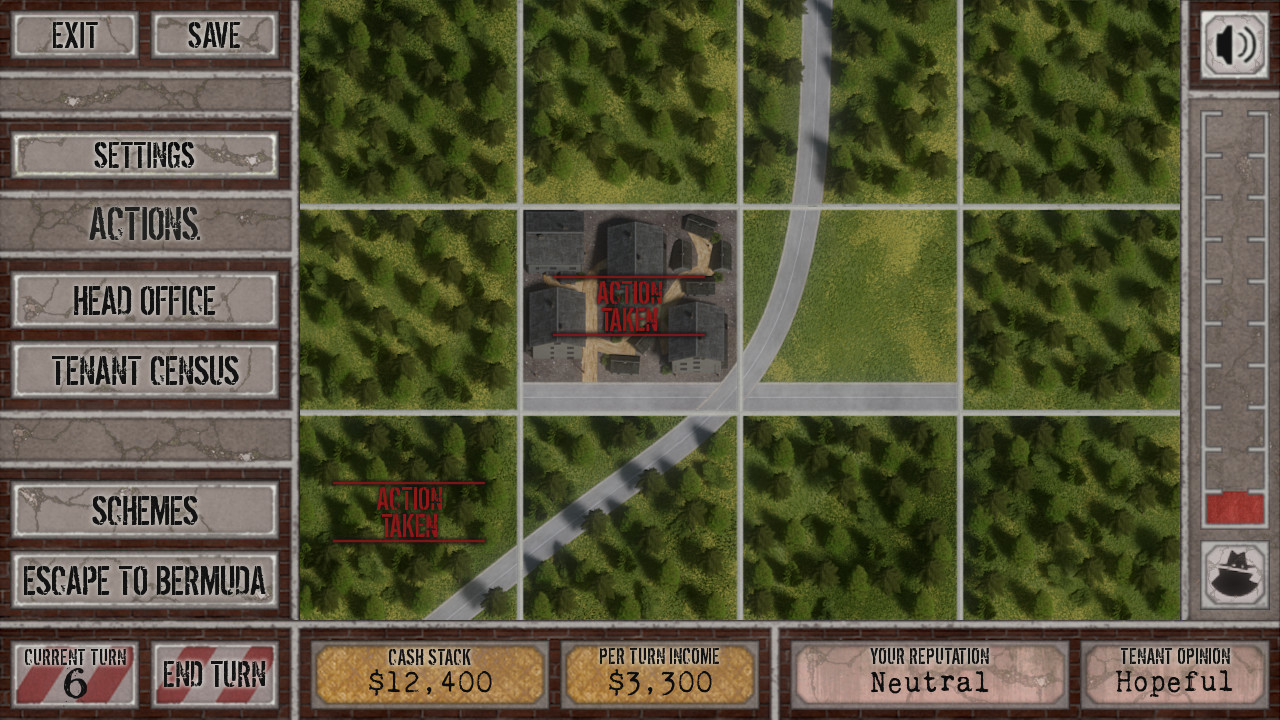Click the Exit button
Image resolution: width=1280 pixels, height=720 pixels.
click(75, 36)
